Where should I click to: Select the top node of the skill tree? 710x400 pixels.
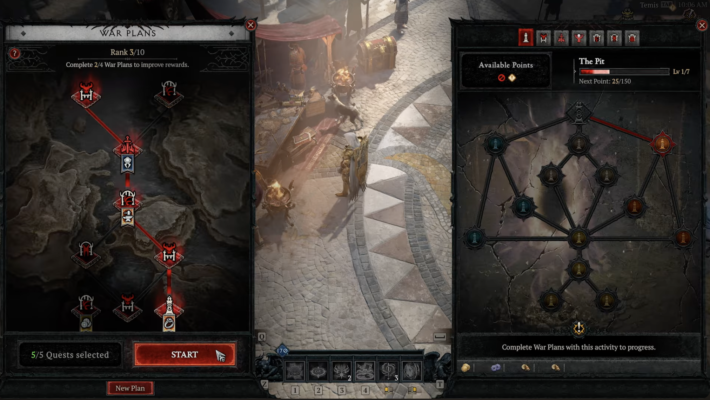(578, 111)
